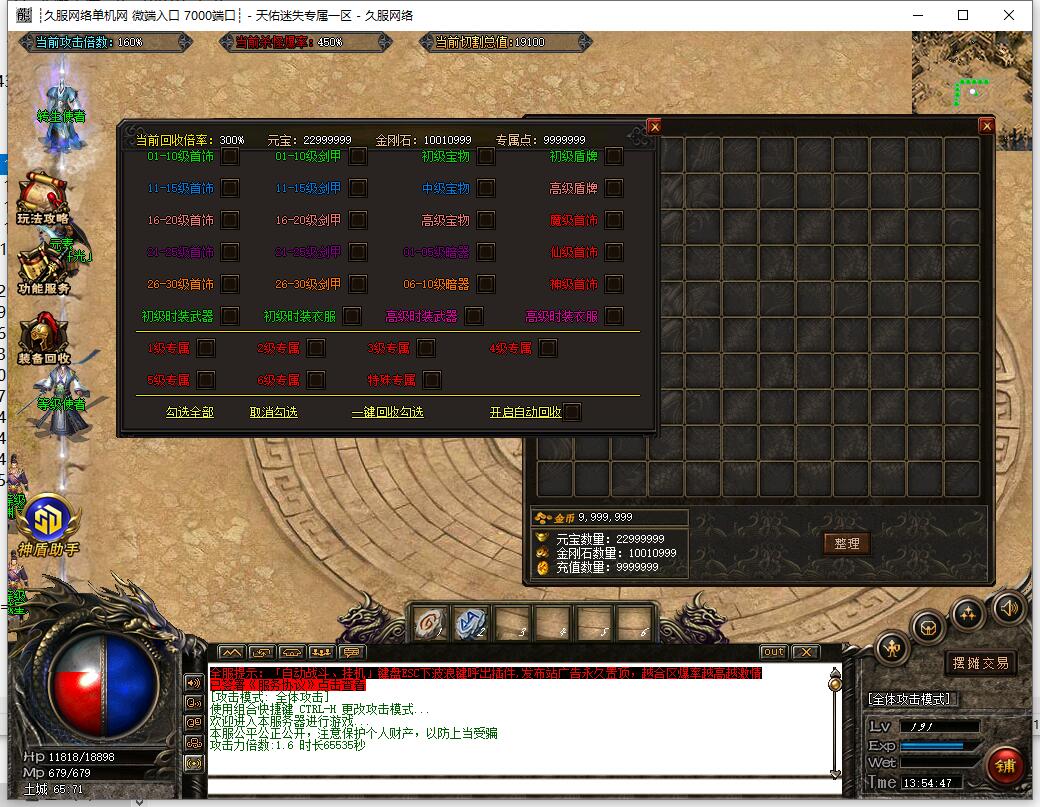The height and width of the screenshot is (807, 1040).
Task: Choose 勾选全部 to check all categories
Action: [189, 412]
